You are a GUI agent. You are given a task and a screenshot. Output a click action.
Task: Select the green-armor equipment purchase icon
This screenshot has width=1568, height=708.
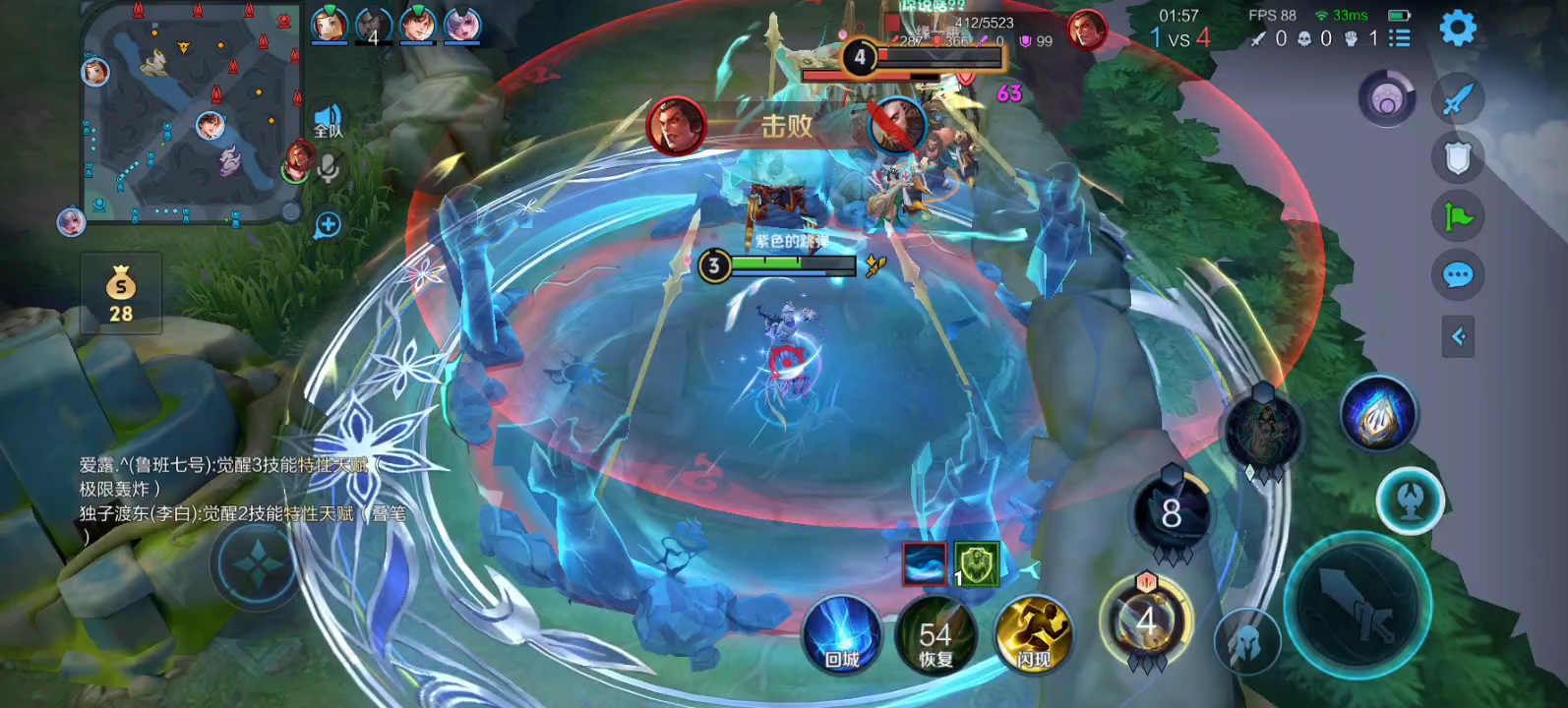(x=976, y=563)
